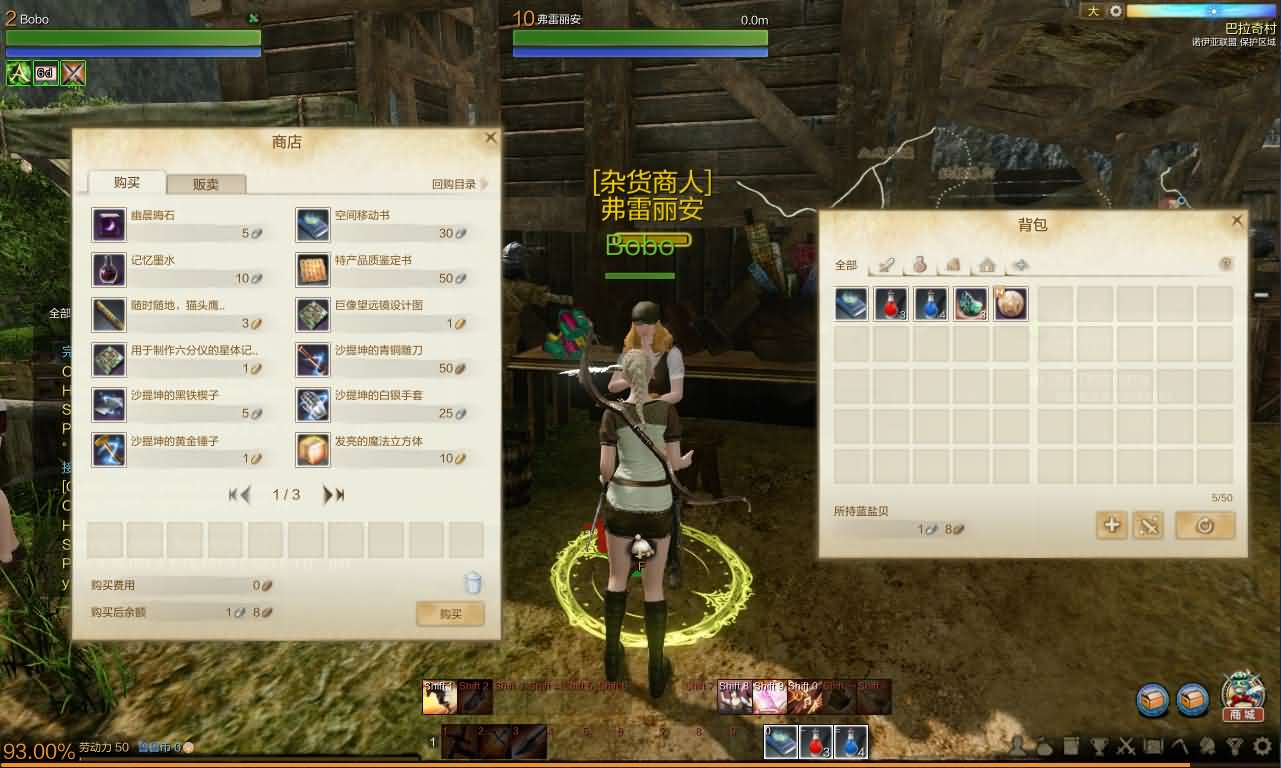Screen dimensions: 1281x768
Task: Switch to the 贩卖 sell tab
Action: [206, 183]
